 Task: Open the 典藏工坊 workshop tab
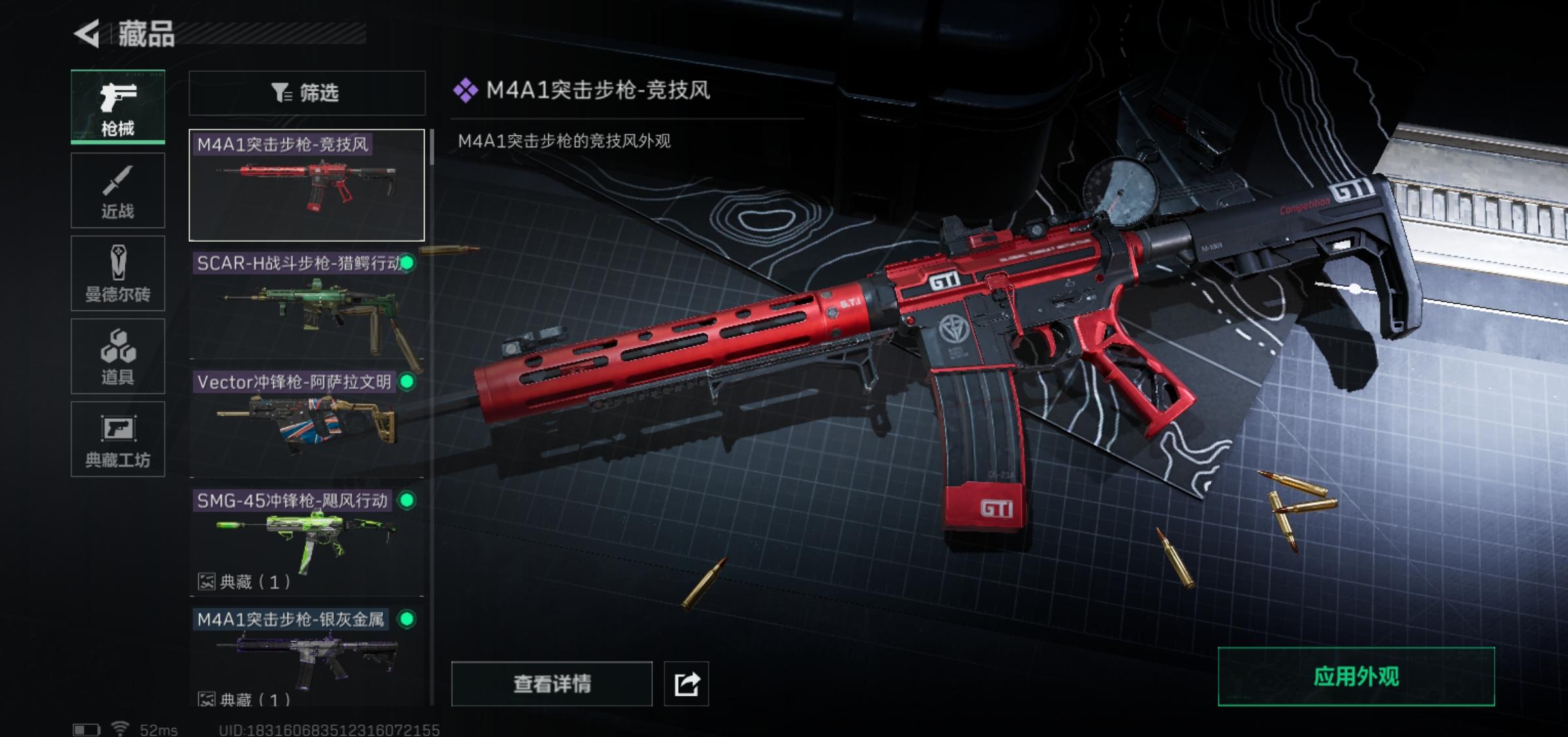point(118,439)
